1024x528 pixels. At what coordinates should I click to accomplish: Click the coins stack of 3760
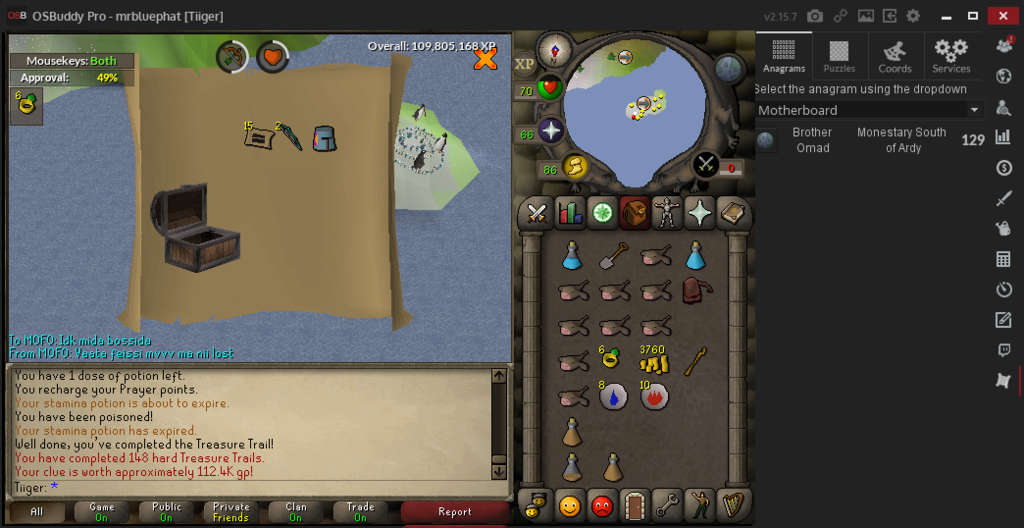tap(654, 361)
